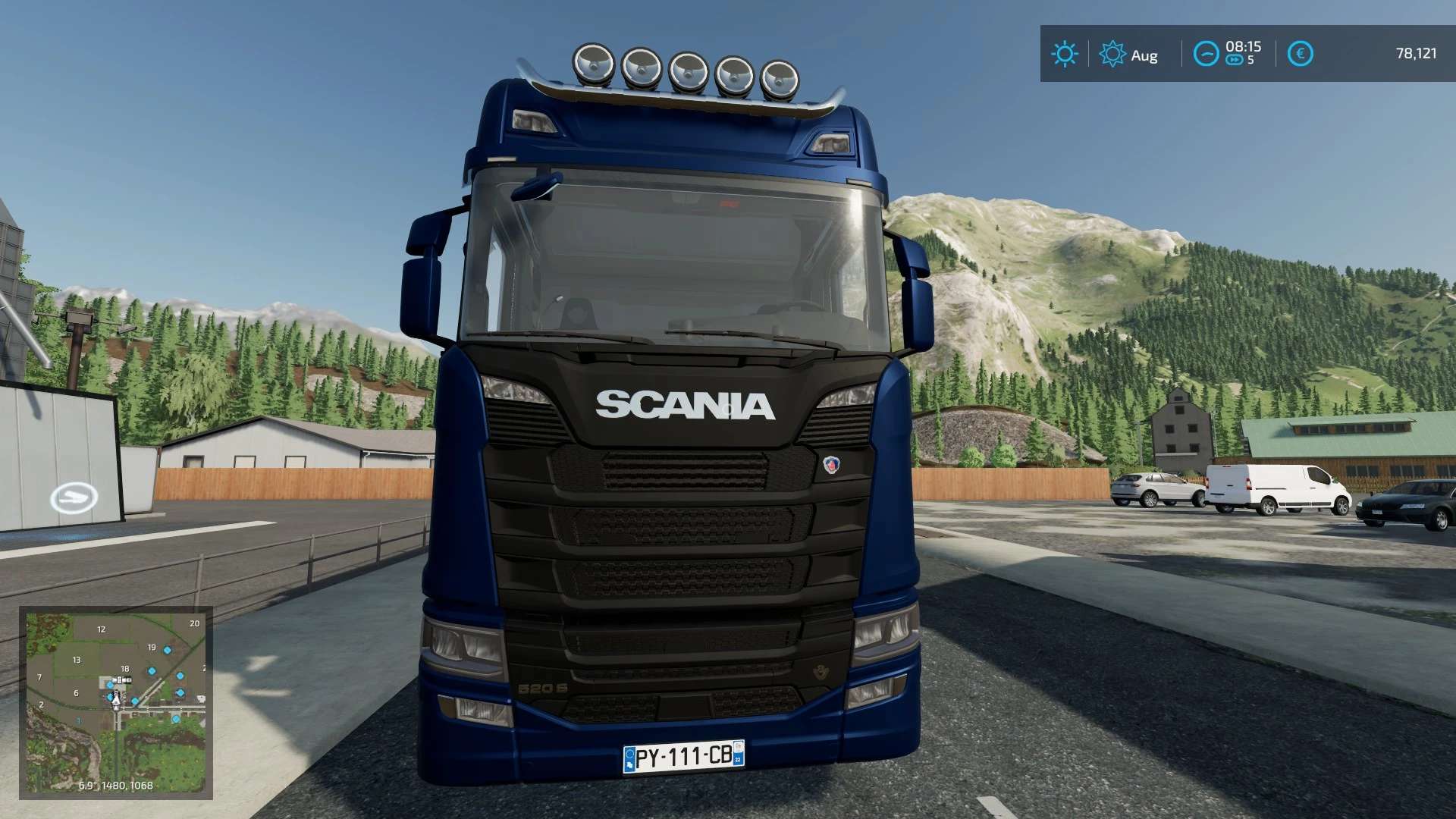Click the euro money icon
The width and height of the screenshot is (1456, 819).
tap(1300, 54)
